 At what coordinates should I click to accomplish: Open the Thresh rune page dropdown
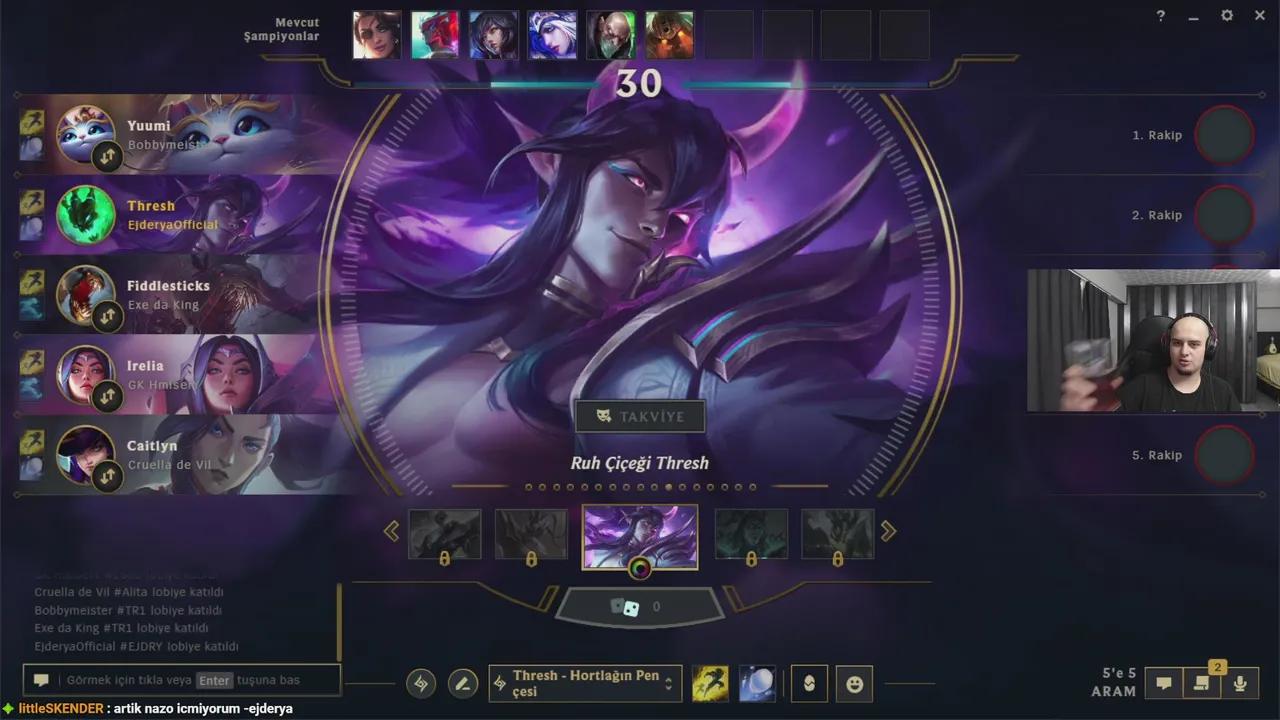tap(585, 683)
